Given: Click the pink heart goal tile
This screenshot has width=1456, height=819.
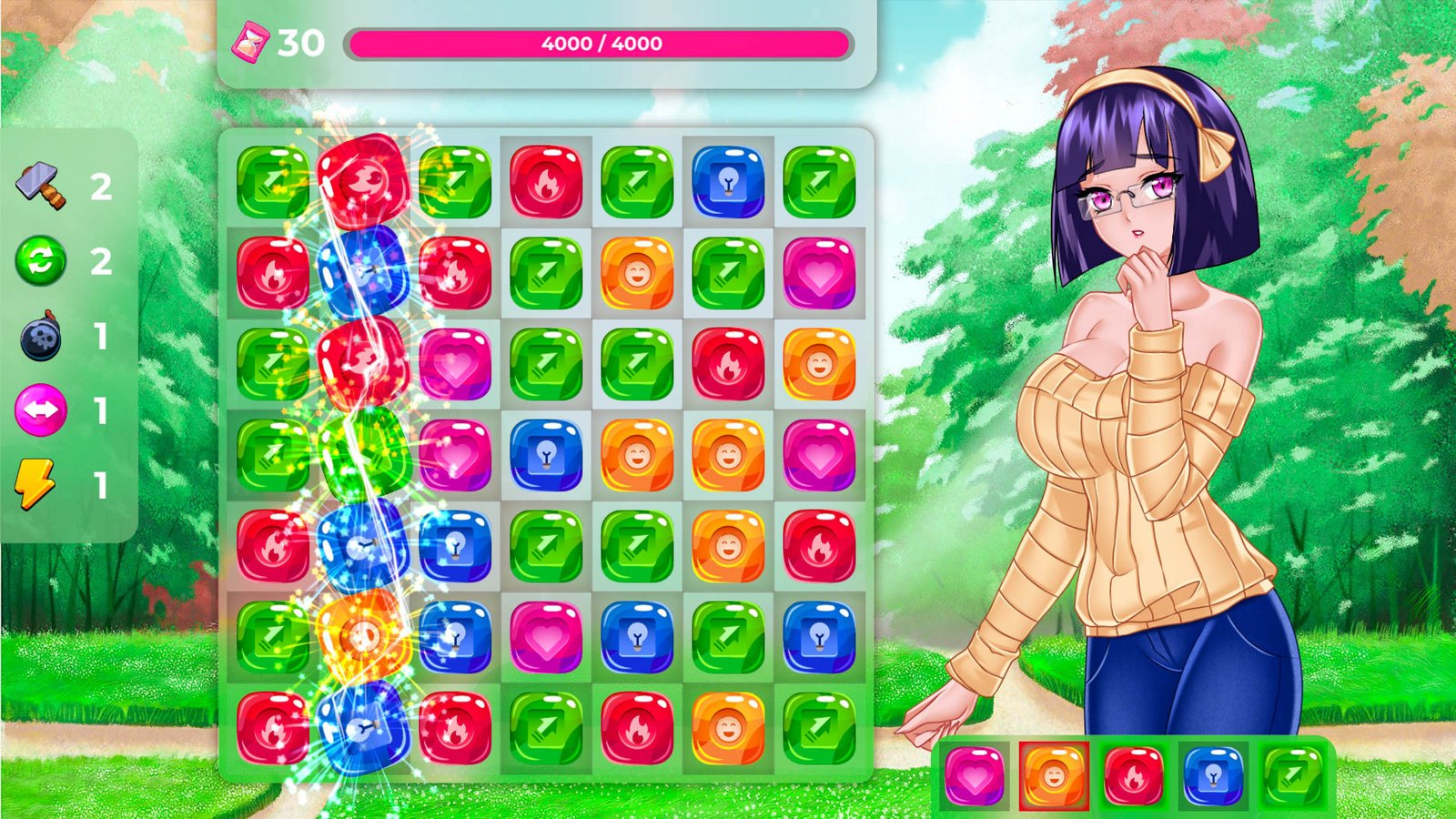Looking at the screenshot, I should (x=975, y=780).
